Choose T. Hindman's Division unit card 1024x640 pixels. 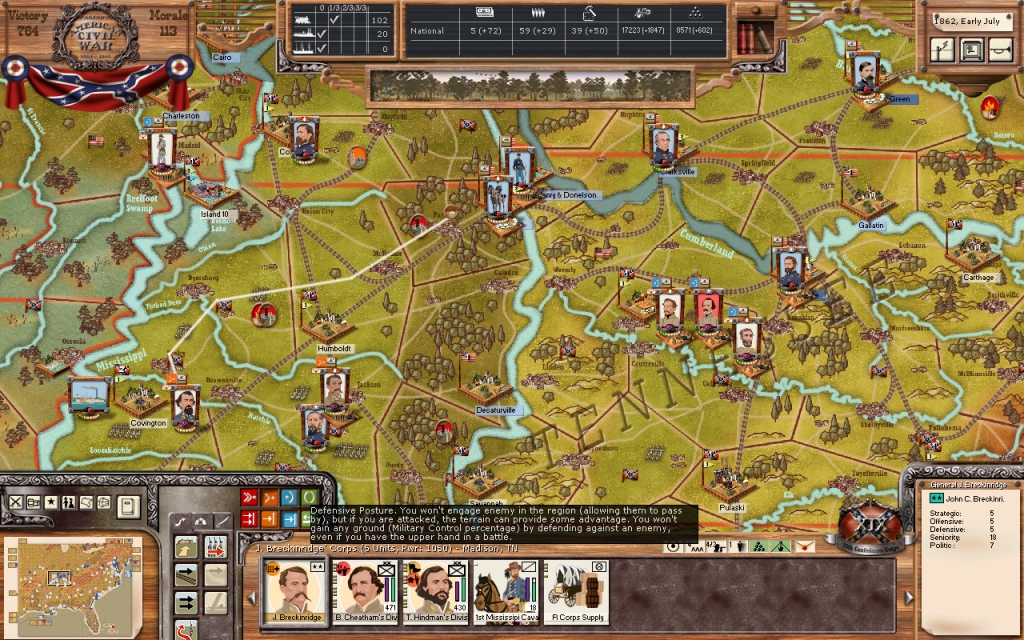[433, 586]
